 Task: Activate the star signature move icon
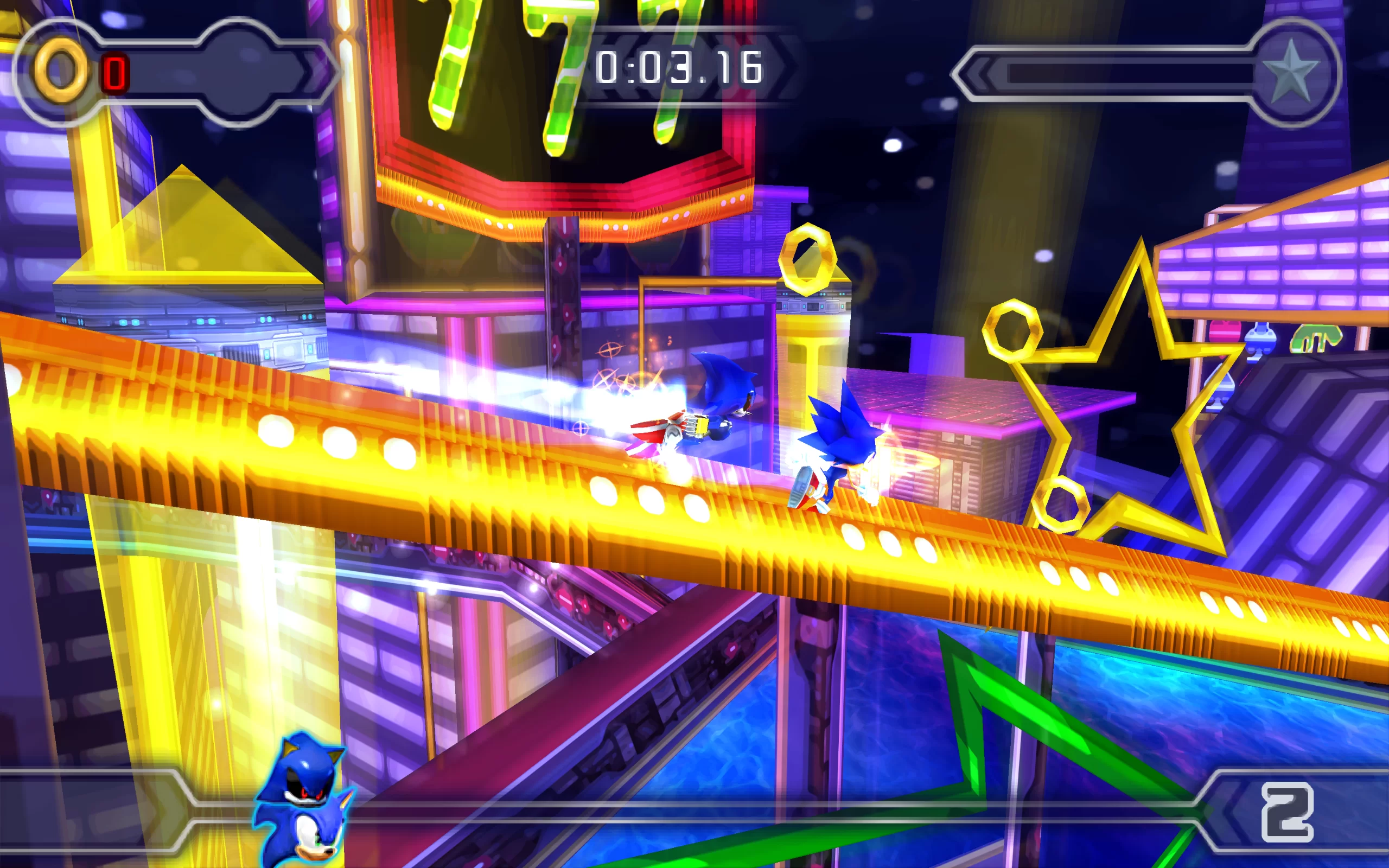1292,73
